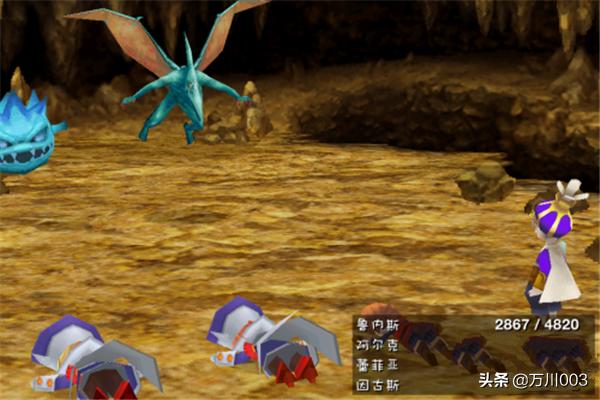Choose 阿尔克 in the party list
Viewport: 600px width, 400px height.
(375, 344)
